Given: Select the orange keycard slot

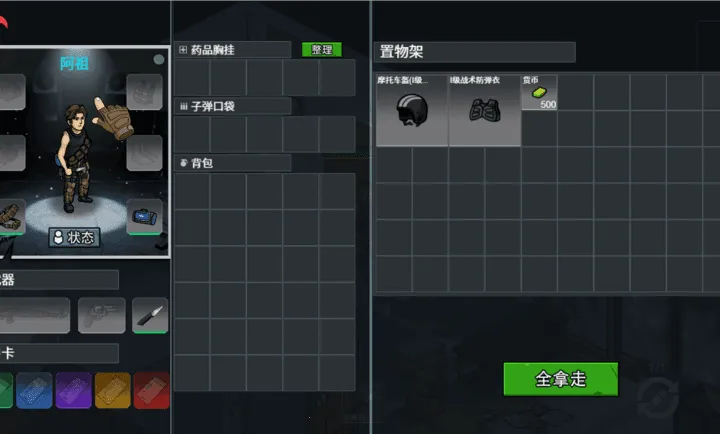Looking at the screenshot, I should coord(112,390).
